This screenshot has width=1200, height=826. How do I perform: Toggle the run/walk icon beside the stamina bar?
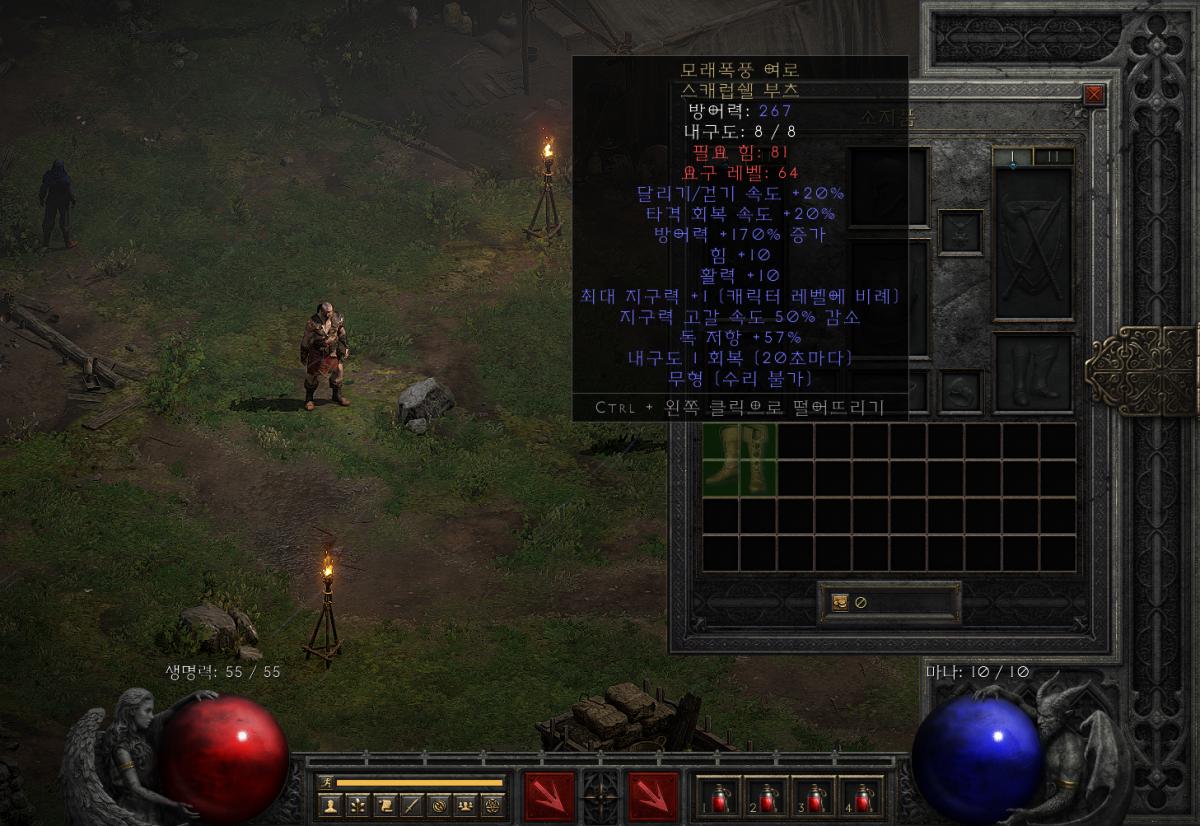(x=325, y=782)
